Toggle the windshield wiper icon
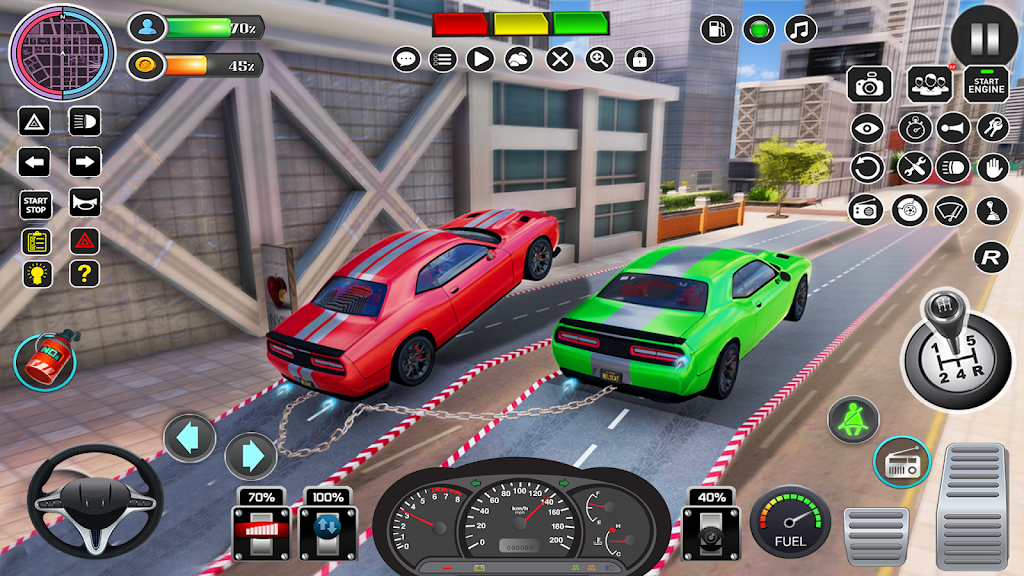1024x576 pixels. pyautogui.click(x=951, y=210)
